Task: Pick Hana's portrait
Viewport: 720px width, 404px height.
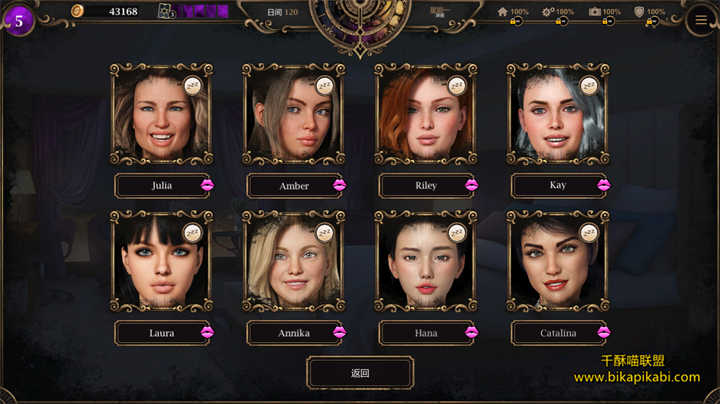Action: click(x=425, y=261)
